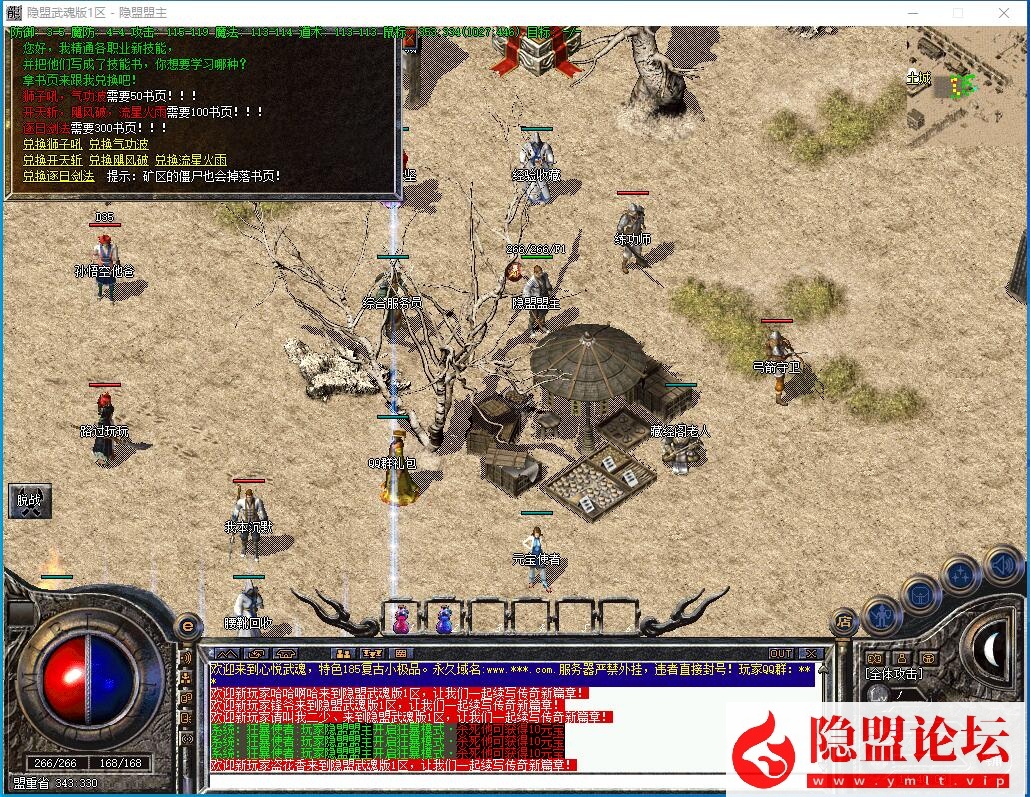Open the 店 shop round button
The height and width of the screenshot is (797, 1030).
click(845, 621)
